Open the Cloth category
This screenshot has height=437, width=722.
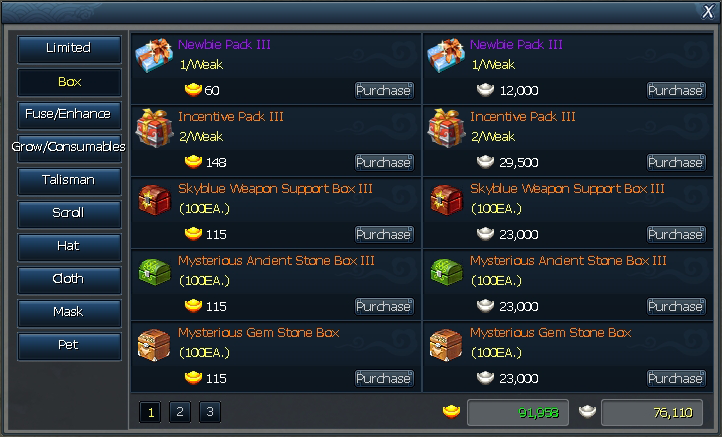point(69,279)
